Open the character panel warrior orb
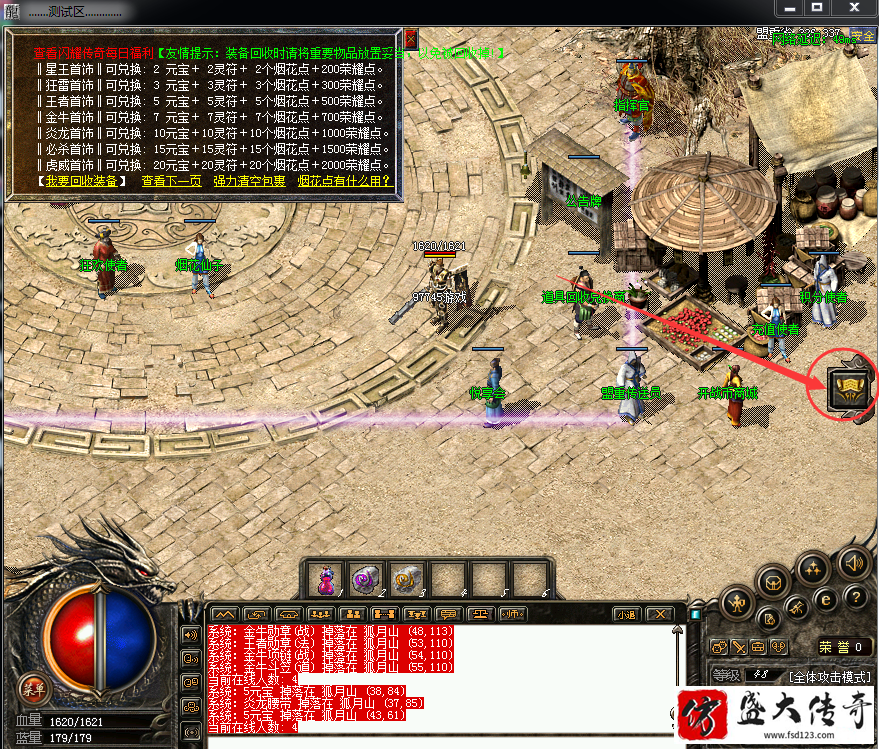Viewport: 879px width, 749px height. 737,601
